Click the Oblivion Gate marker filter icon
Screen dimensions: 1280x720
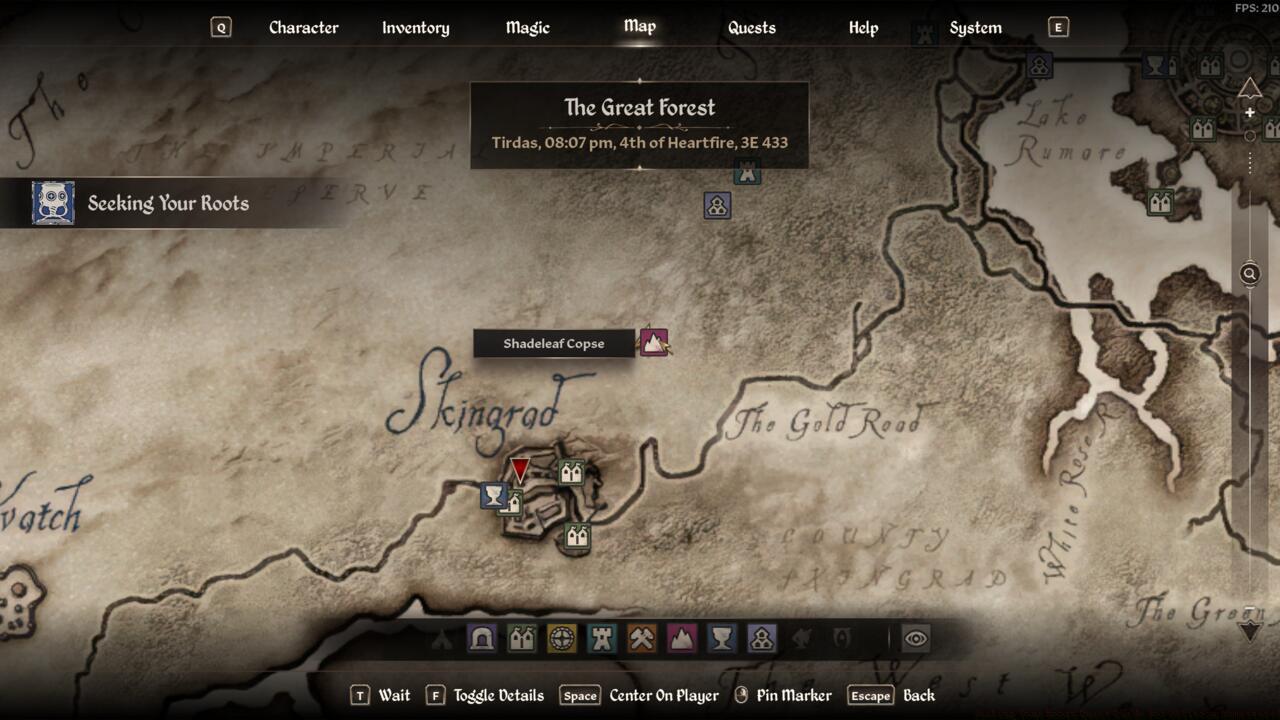pyautogui.click(x=843, y=637)
